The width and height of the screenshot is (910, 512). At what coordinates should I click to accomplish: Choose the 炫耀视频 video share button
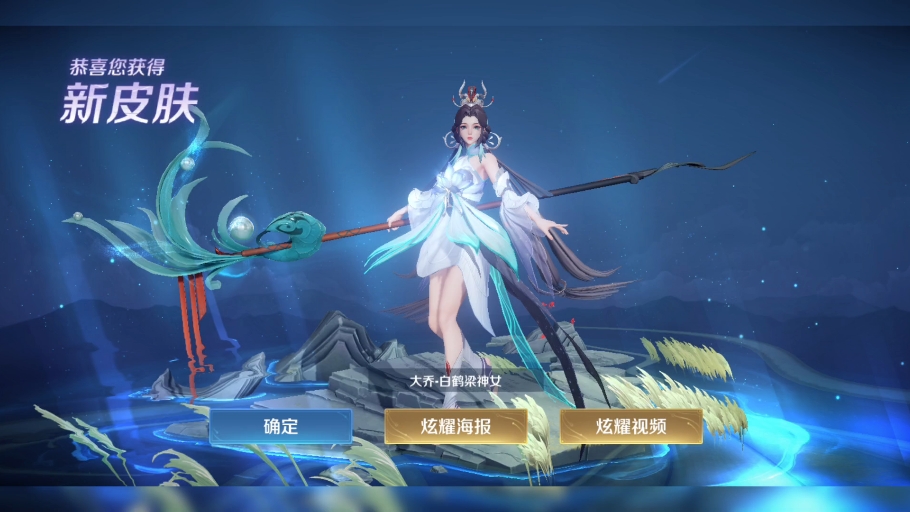point(631,426)
